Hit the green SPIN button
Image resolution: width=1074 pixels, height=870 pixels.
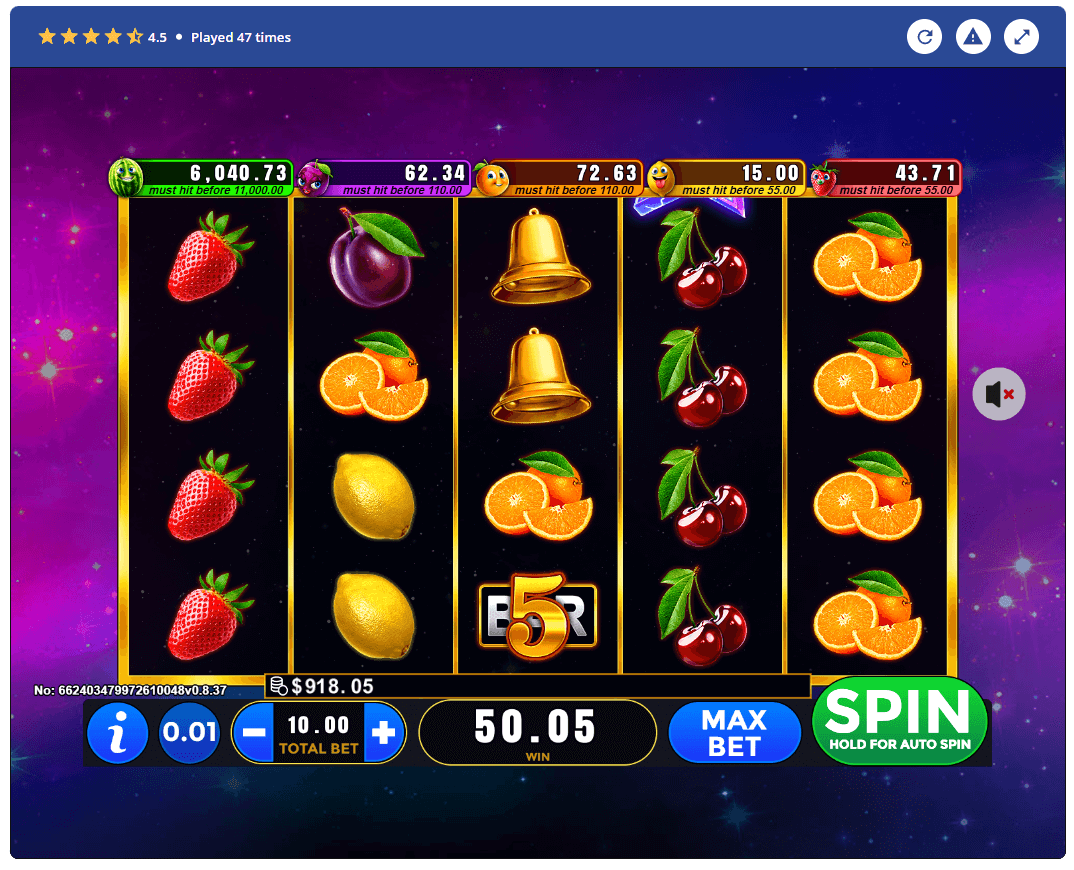pos(899,720)
